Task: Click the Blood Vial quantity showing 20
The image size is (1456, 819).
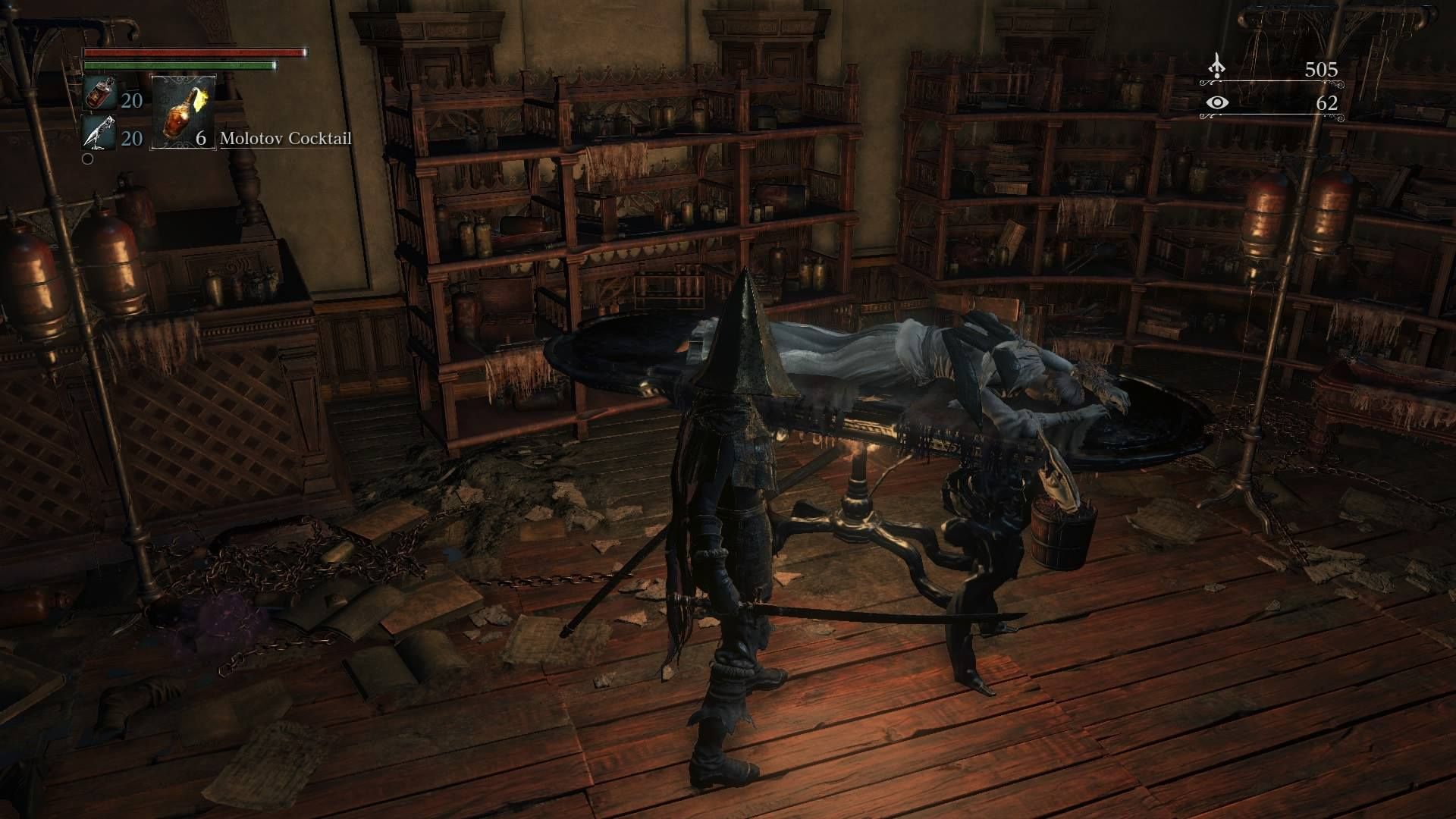Action: (x=130, y=101)
